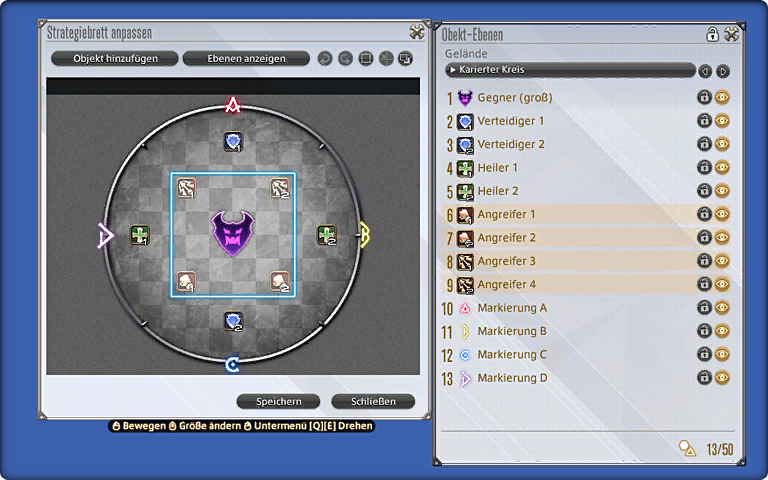Lock the Heiler 1 layer

(704, 168)
